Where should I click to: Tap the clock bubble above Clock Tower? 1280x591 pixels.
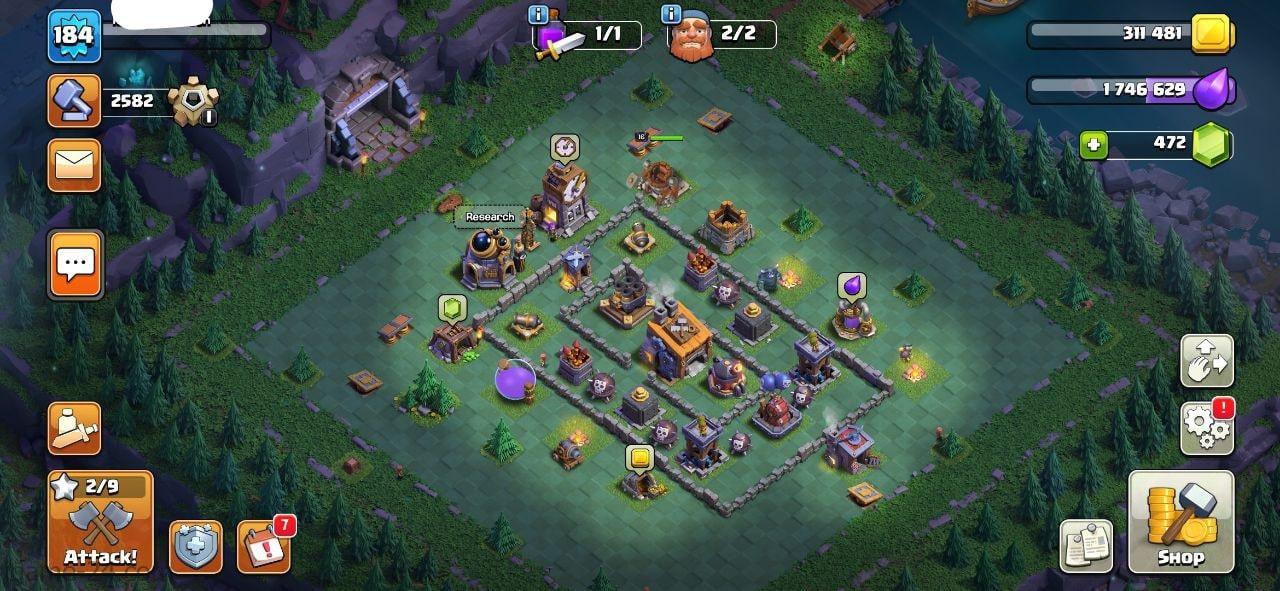pos(564,148)
